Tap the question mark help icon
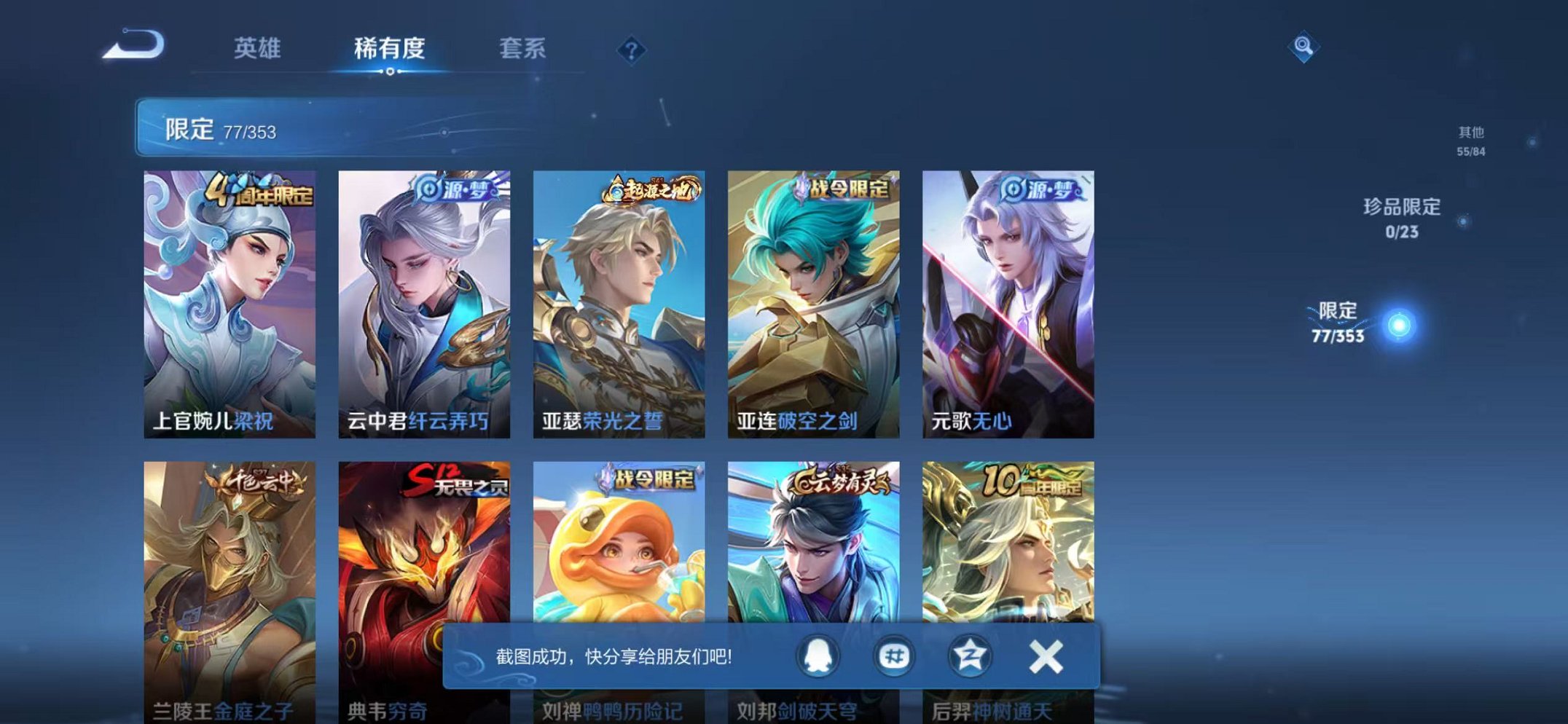The height and width of the screenshot is (724, 1568). pos(632,50)
